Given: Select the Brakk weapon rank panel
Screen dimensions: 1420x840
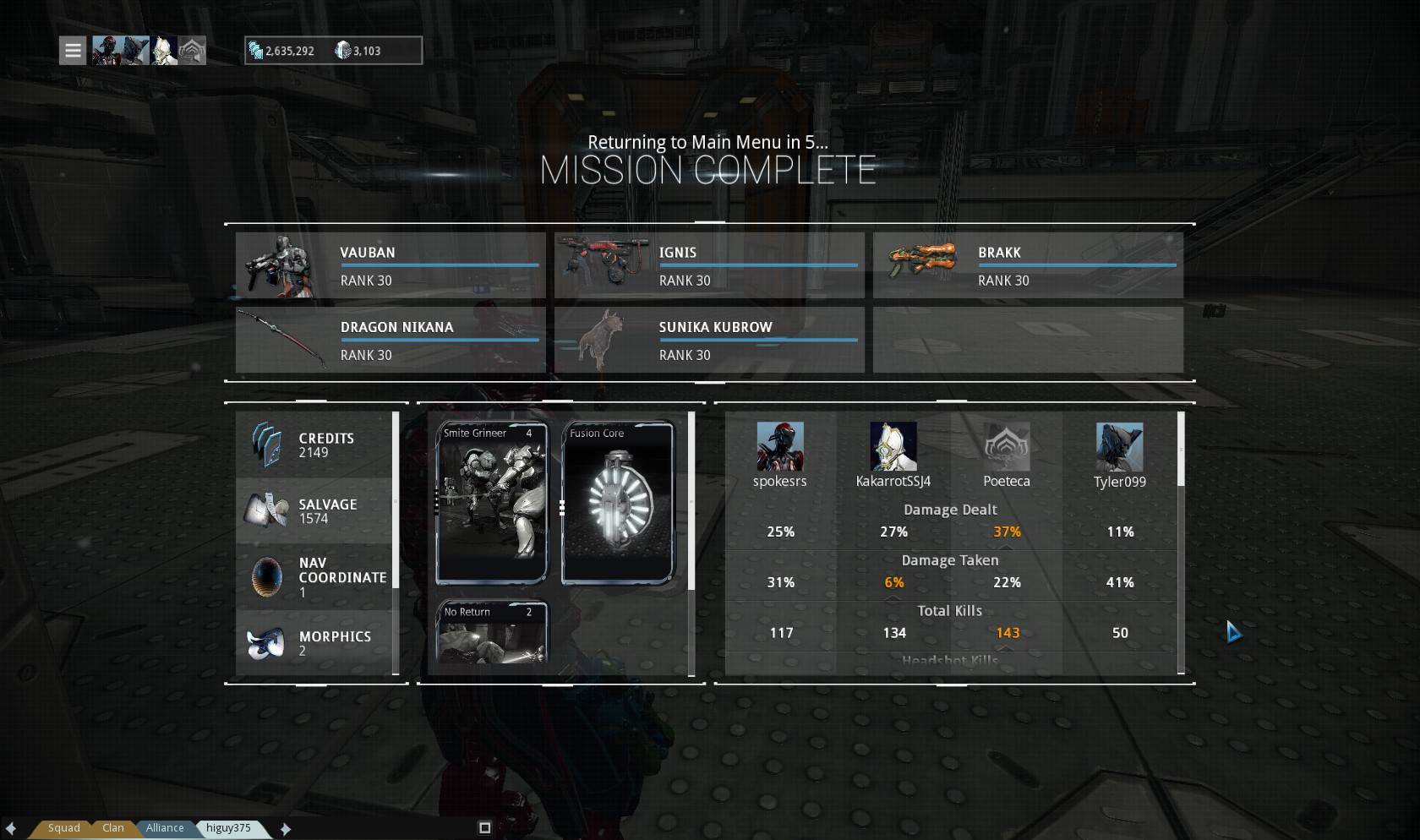Looking at the screenshot, I should tap(1028, 265).
